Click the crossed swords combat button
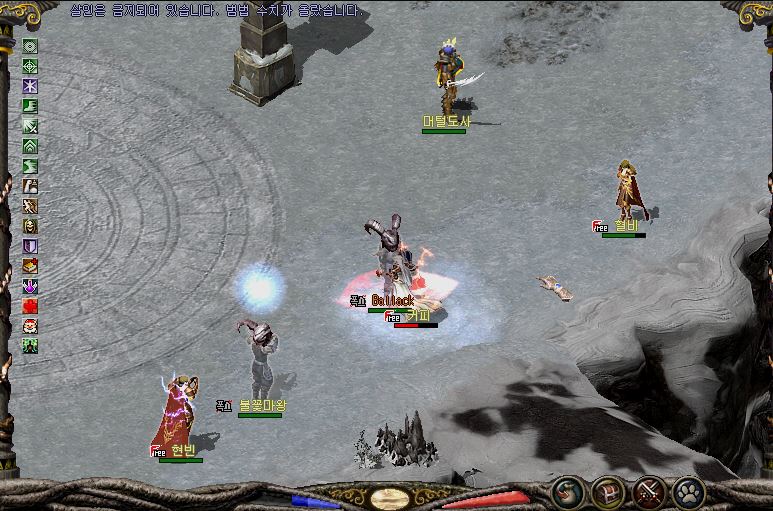The width and height of the screenshot is (773, 511). 649,491
